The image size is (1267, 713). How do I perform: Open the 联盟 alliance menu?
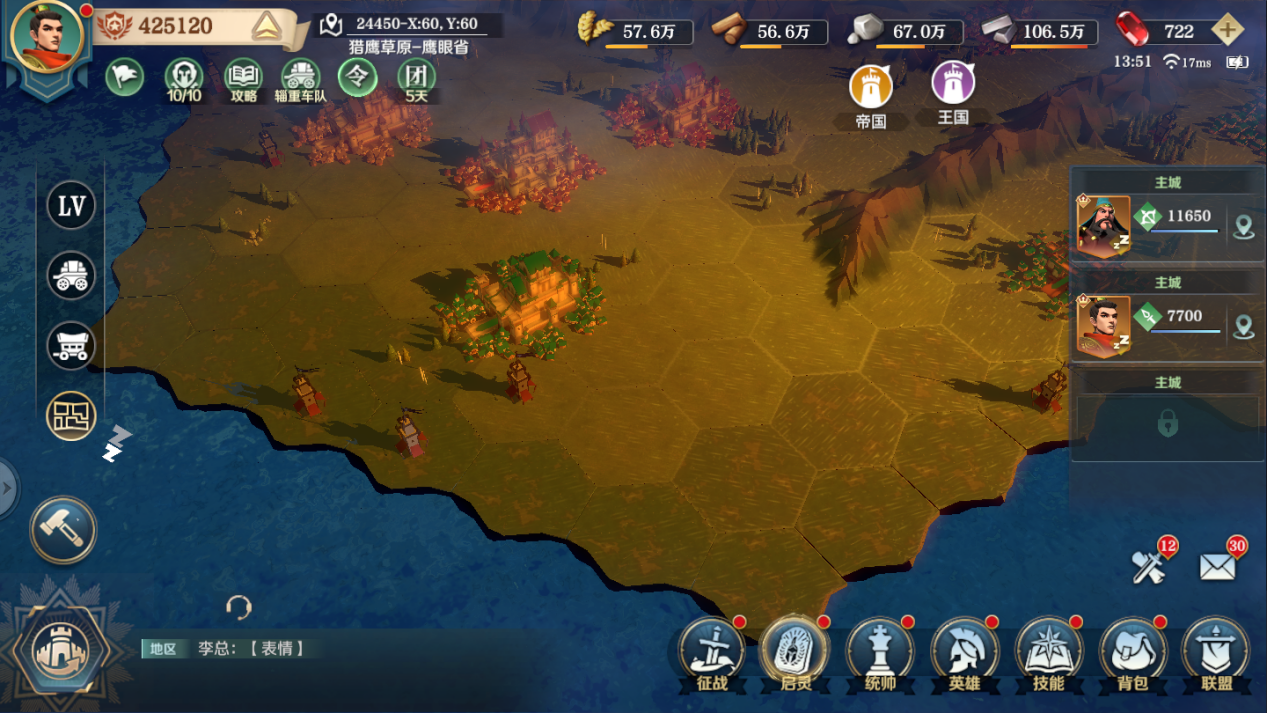click(1217, 652)
